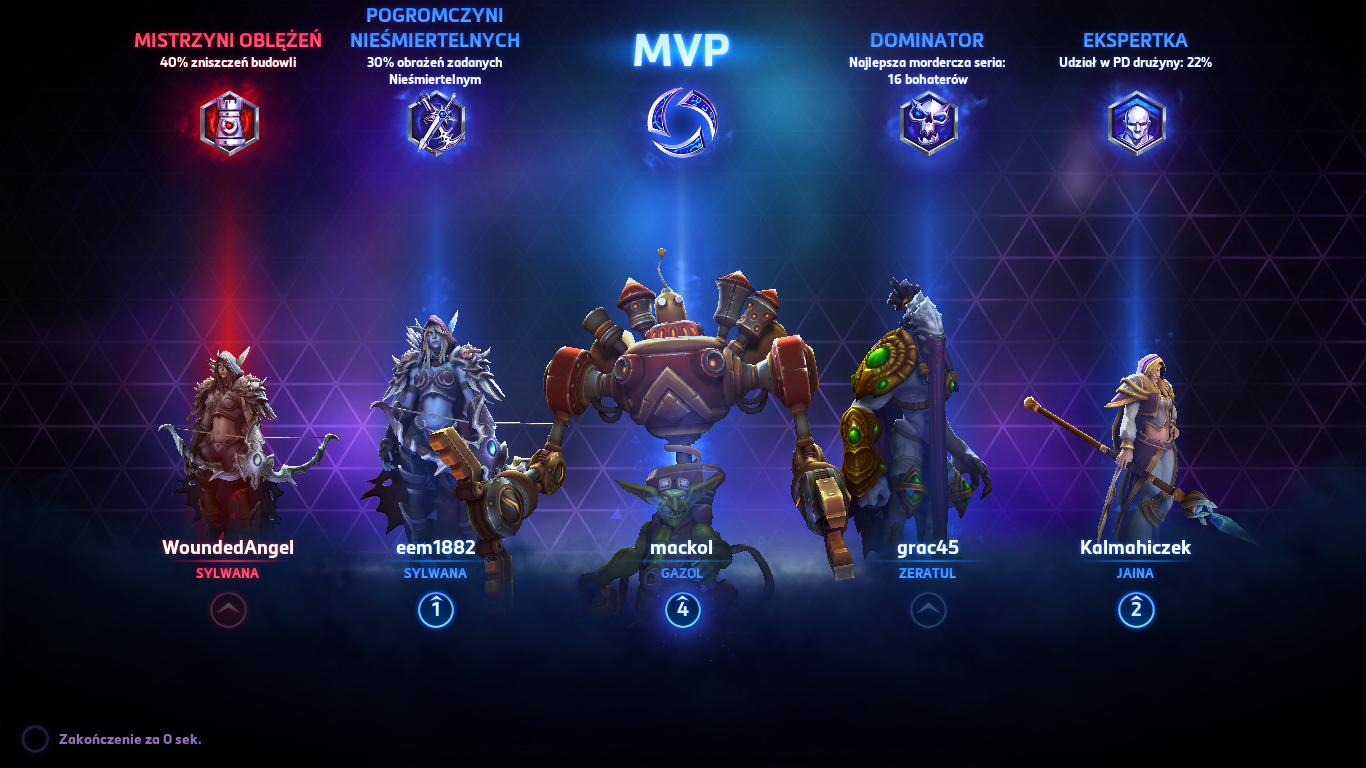
Task: Select the DOMINATOR award title text
Action: pos(928,41)
